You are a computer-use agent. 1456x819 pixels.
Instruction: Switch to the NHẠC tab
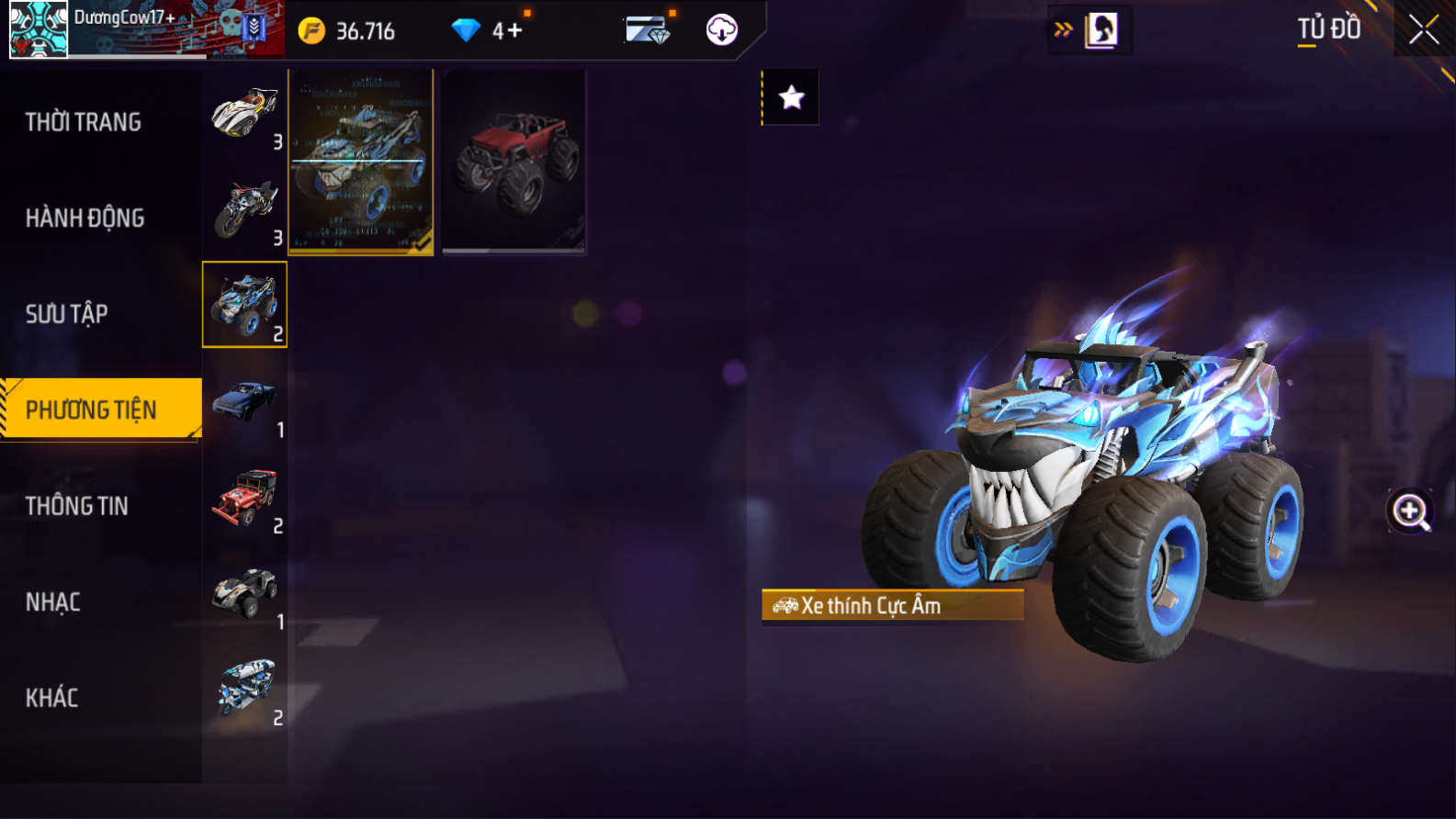click(53, 602)
